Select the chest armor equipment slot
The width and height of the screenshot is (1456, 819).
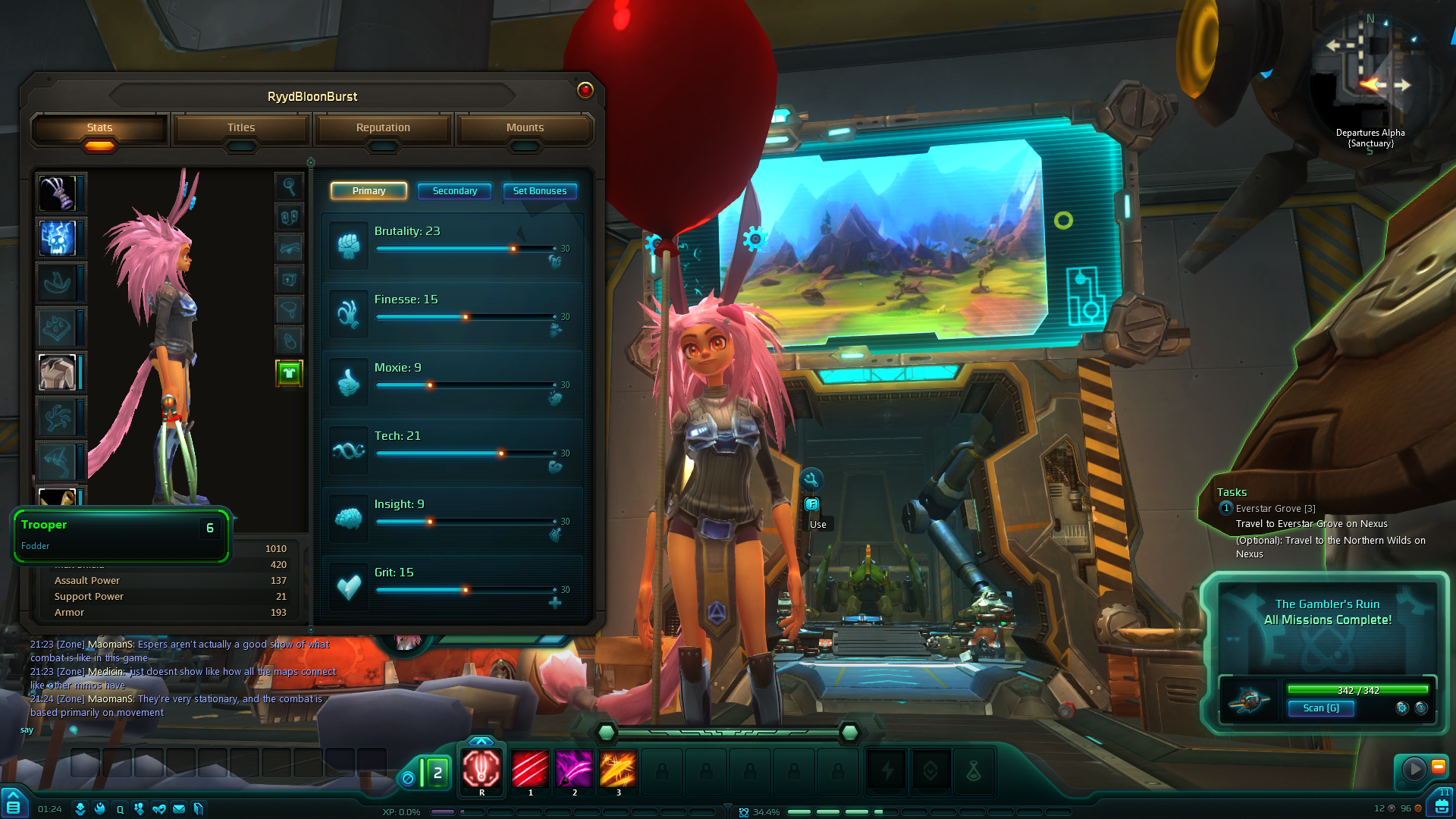[58, 372]
